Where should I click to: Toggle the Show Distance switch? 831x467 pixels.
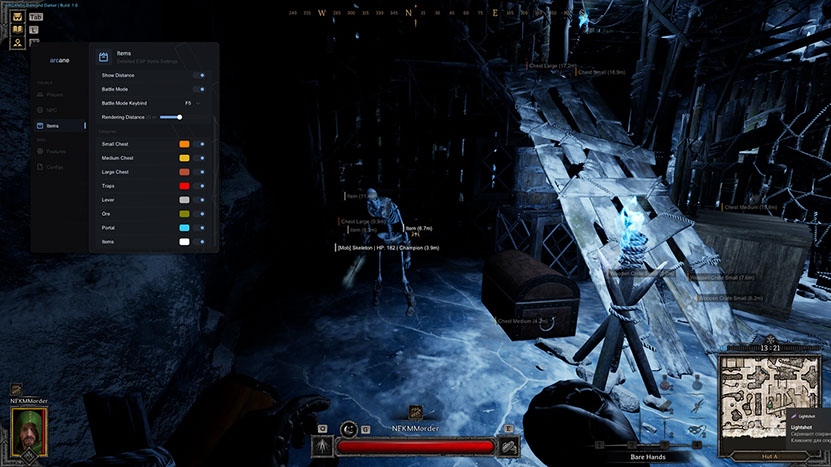(201, 75)
